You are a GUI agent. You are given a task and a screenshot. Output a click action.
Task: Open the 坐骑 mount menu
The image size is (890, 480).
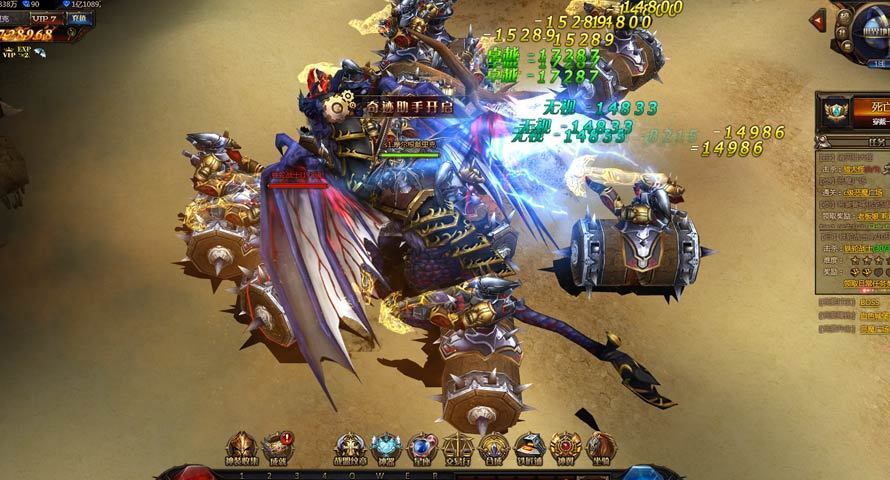coord(601,446)
